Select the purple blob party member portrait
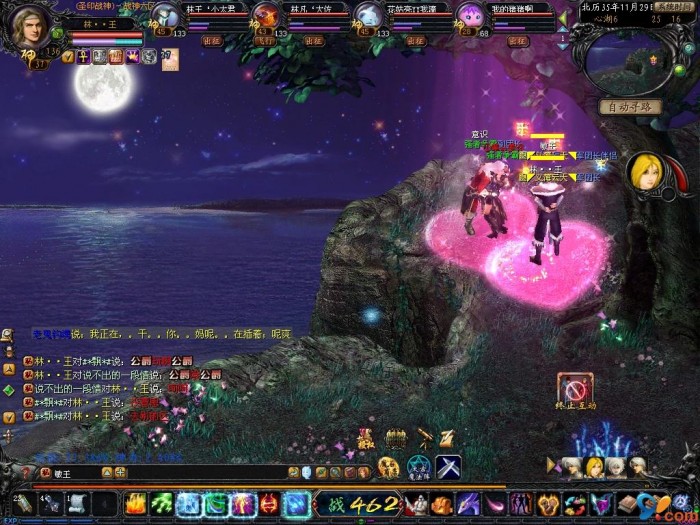 [469, 15]
